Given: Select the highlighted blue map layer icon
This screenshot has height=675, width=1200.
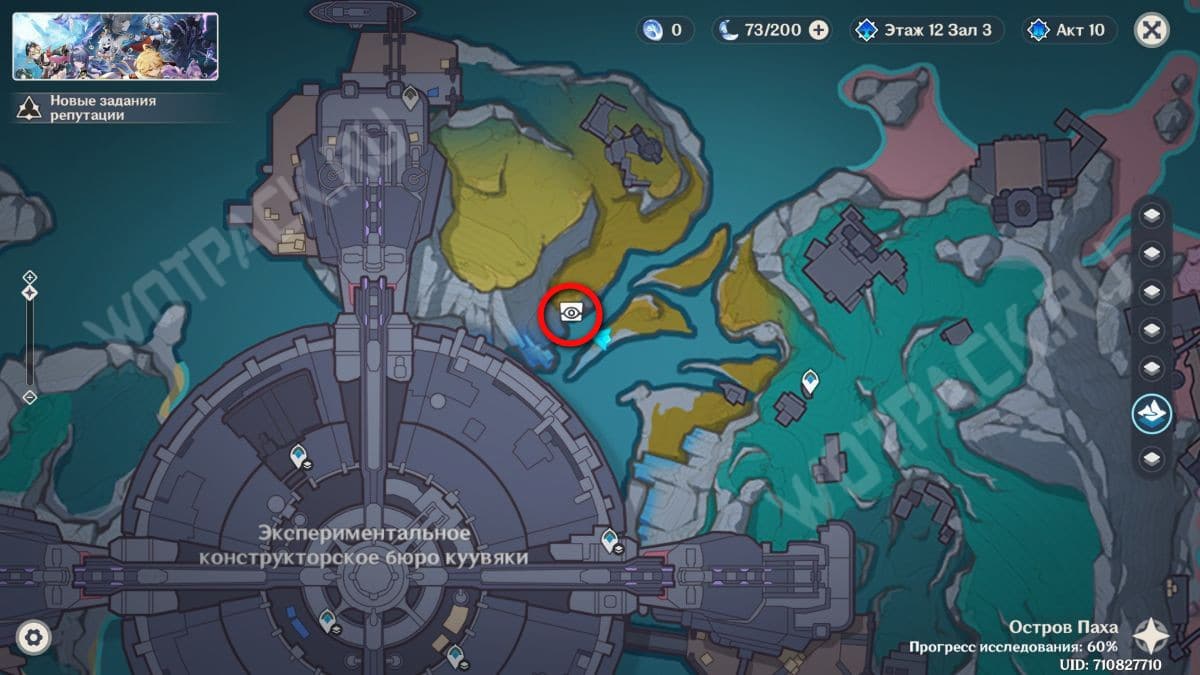Looking at the screenshot, I should click(1152, 413).
